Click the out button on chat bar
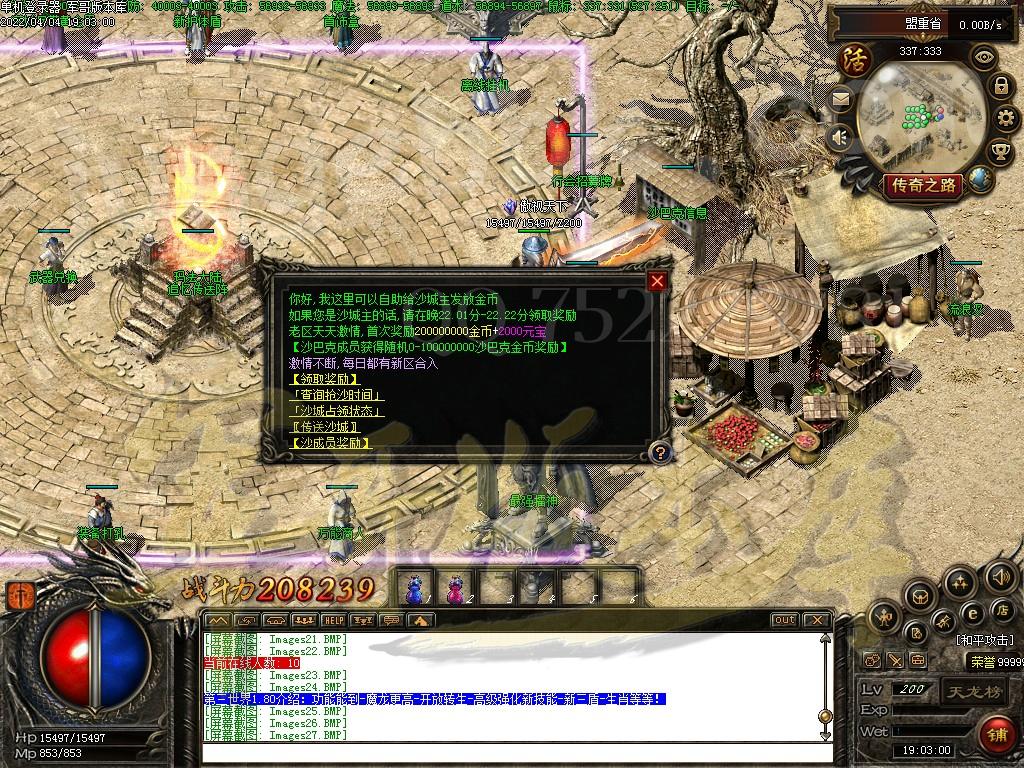 click(784, 620)
